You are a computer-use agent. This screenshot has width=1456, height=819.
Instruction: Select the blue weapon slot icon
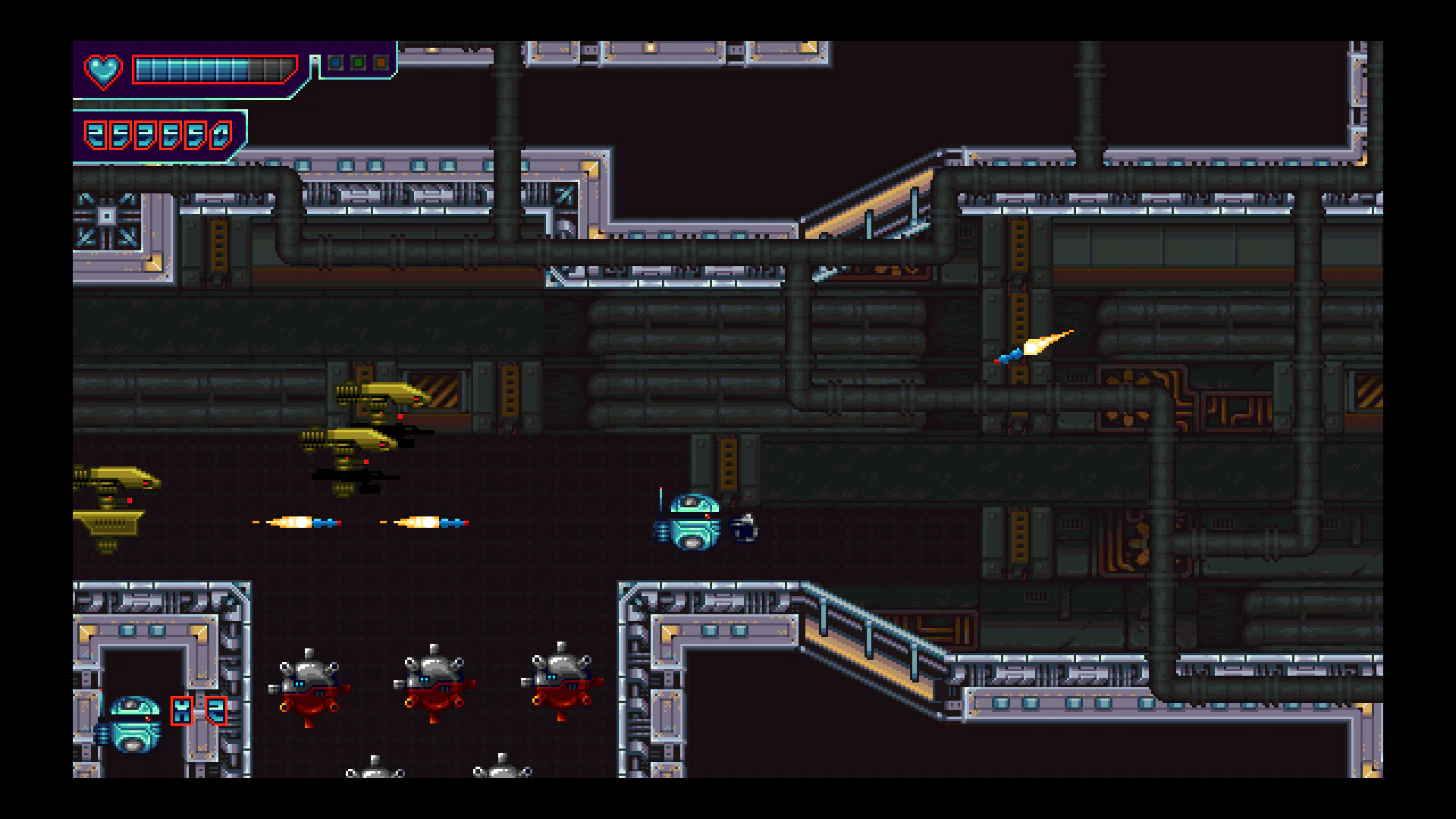pyautogui.click(x=334, y=63)
